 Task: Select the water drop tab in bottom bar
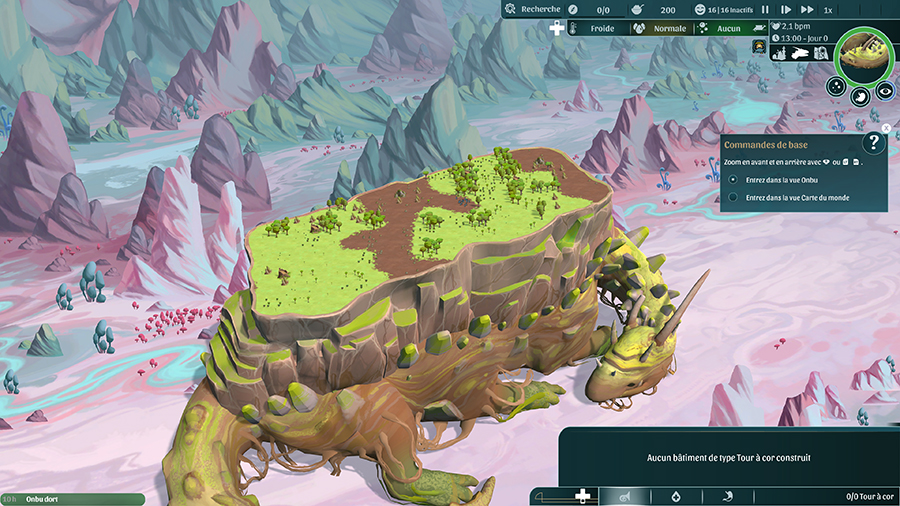676,495
